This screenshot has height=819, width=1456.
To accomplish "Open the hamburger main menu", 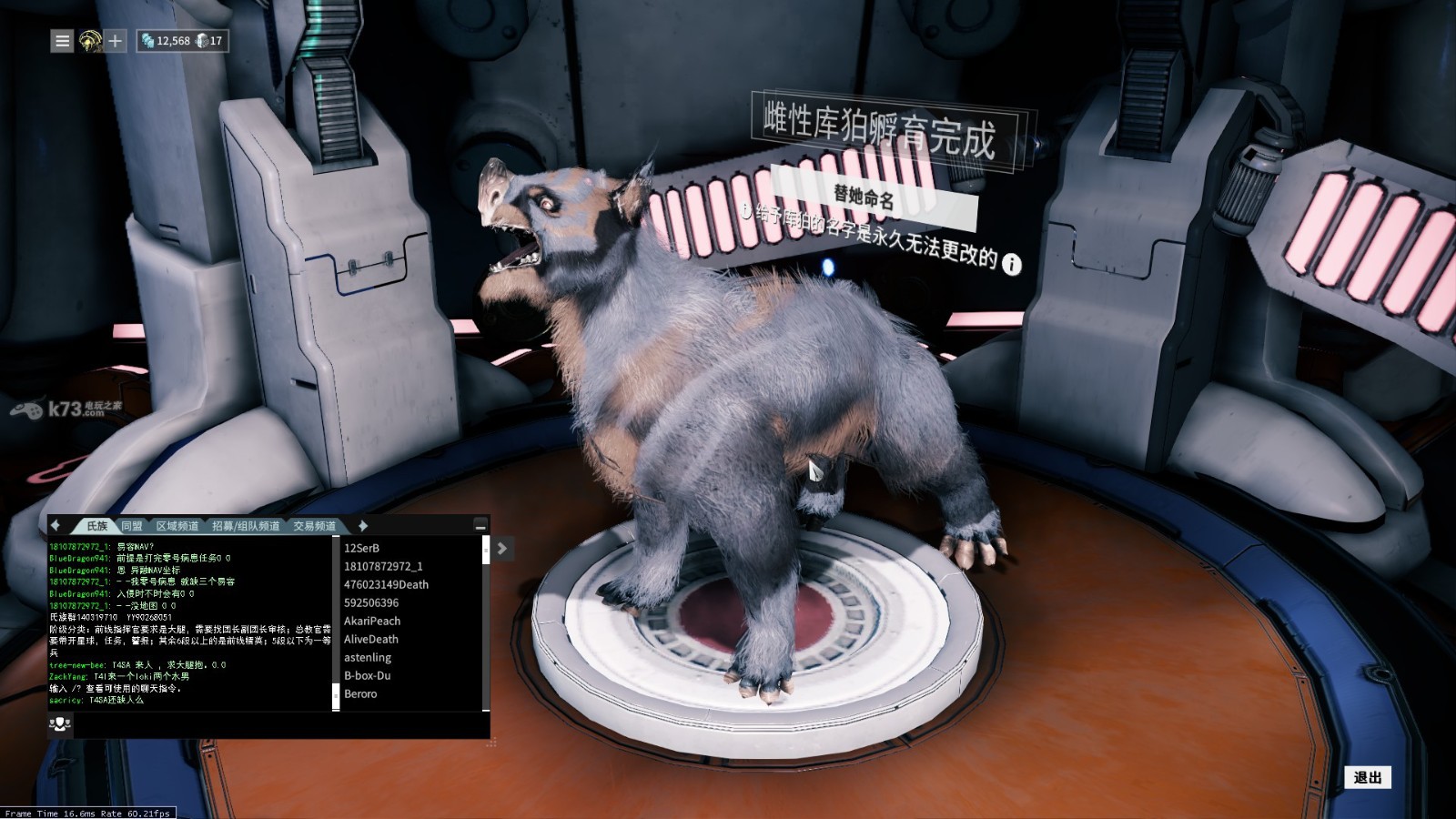I will (x=62, y=41).
